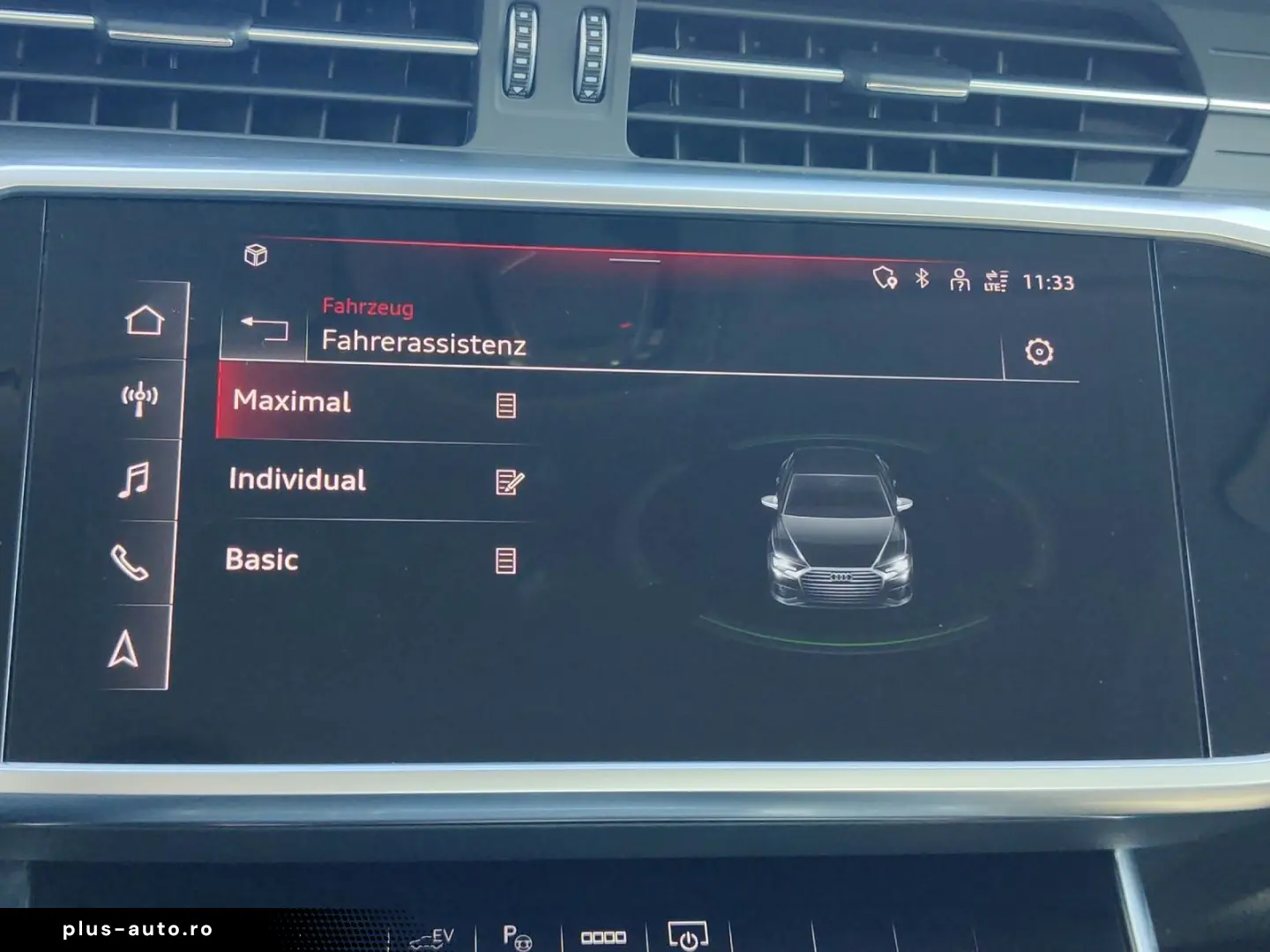Go back with the return arrow
The width and height of the screenshot is (1270, 952).
point(265,329)
